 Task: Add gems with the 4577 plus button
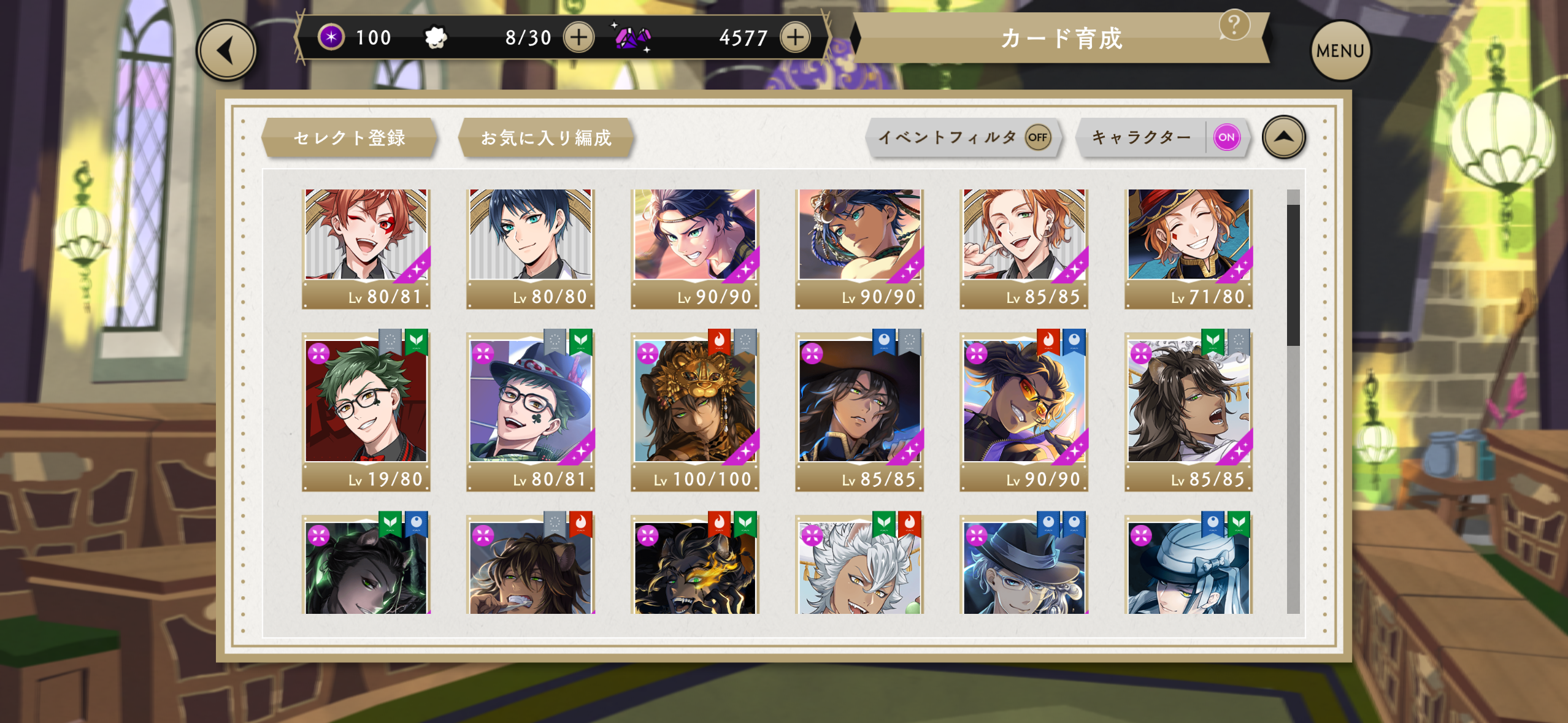[x=795, y=37]
